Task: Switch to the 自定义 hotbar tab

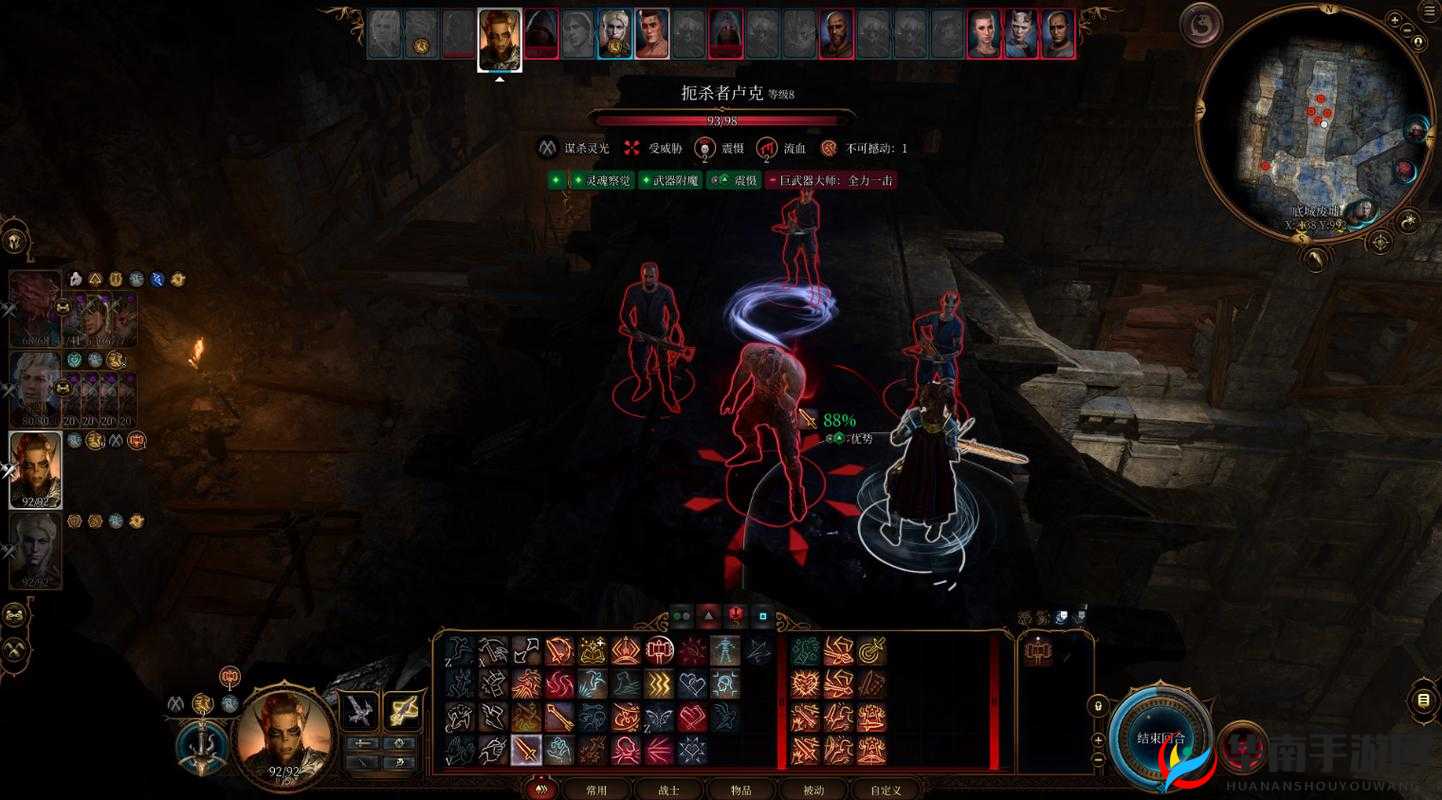Action: click(x=886, y=789)
